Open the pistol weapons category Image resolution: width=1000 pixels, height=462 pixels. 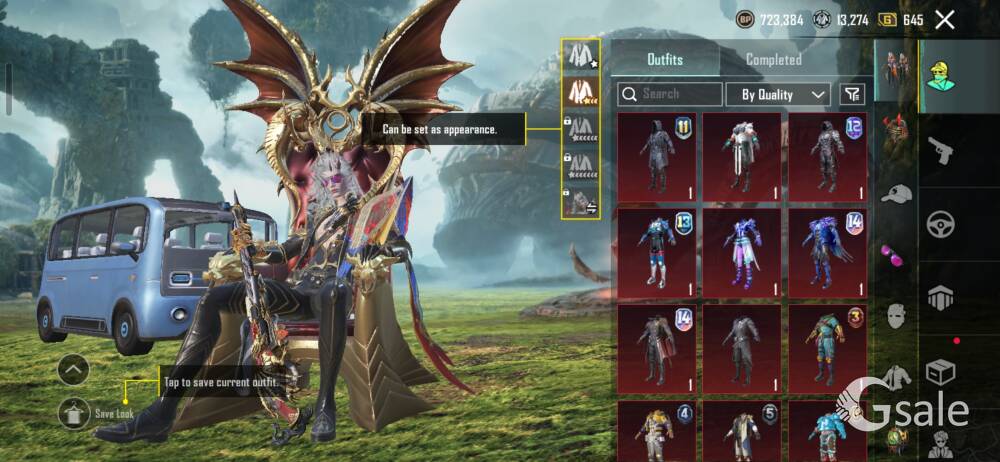tap(942, 151)
